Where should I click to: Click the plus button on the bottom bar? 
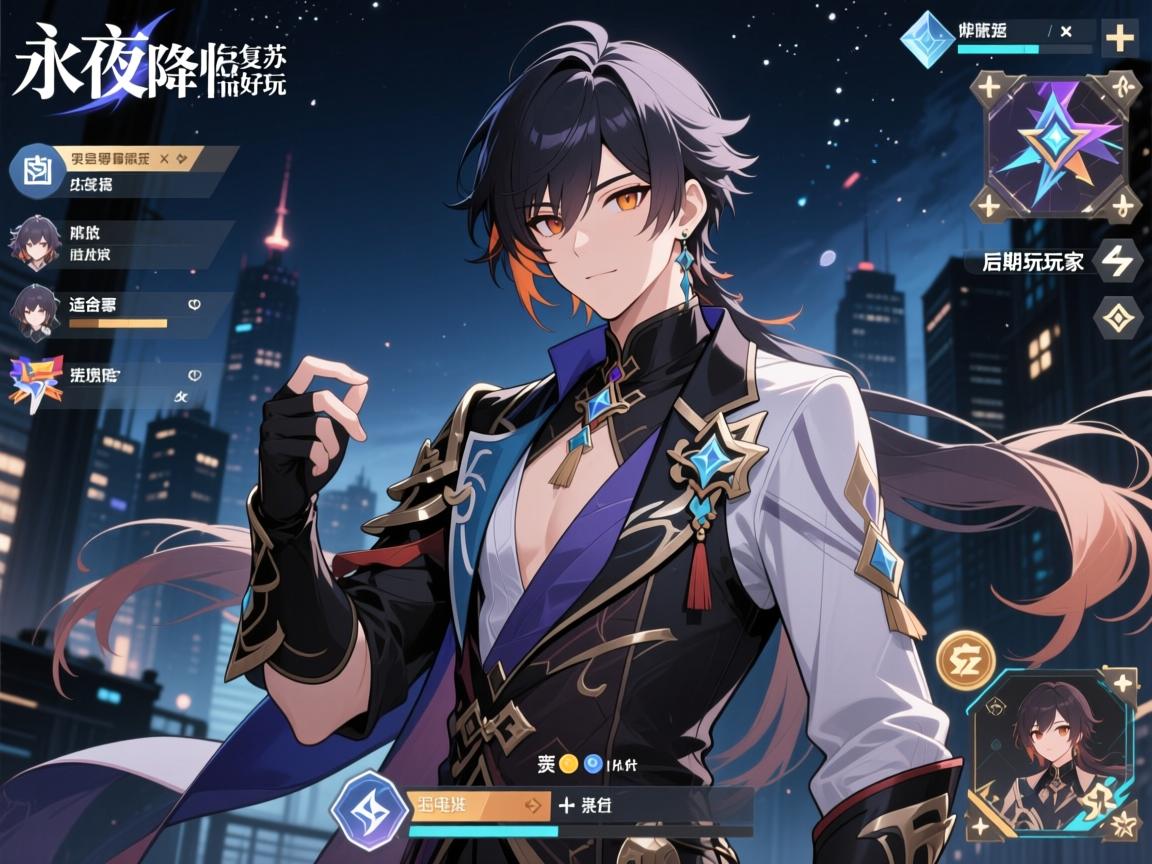[x=566, y=803]
